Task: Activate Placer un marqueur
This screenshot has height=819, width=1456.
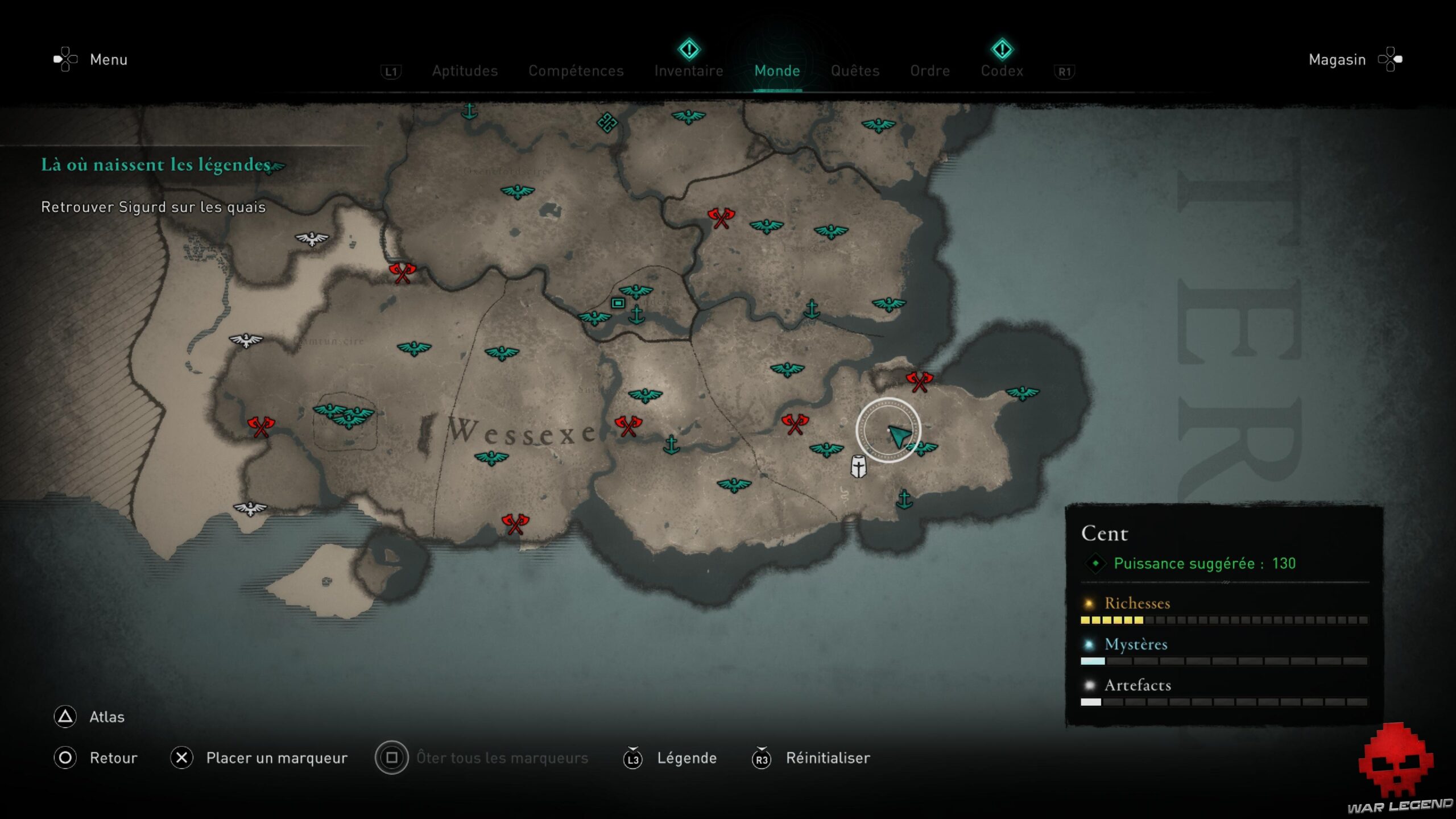Action: click(x=276, y=758)
